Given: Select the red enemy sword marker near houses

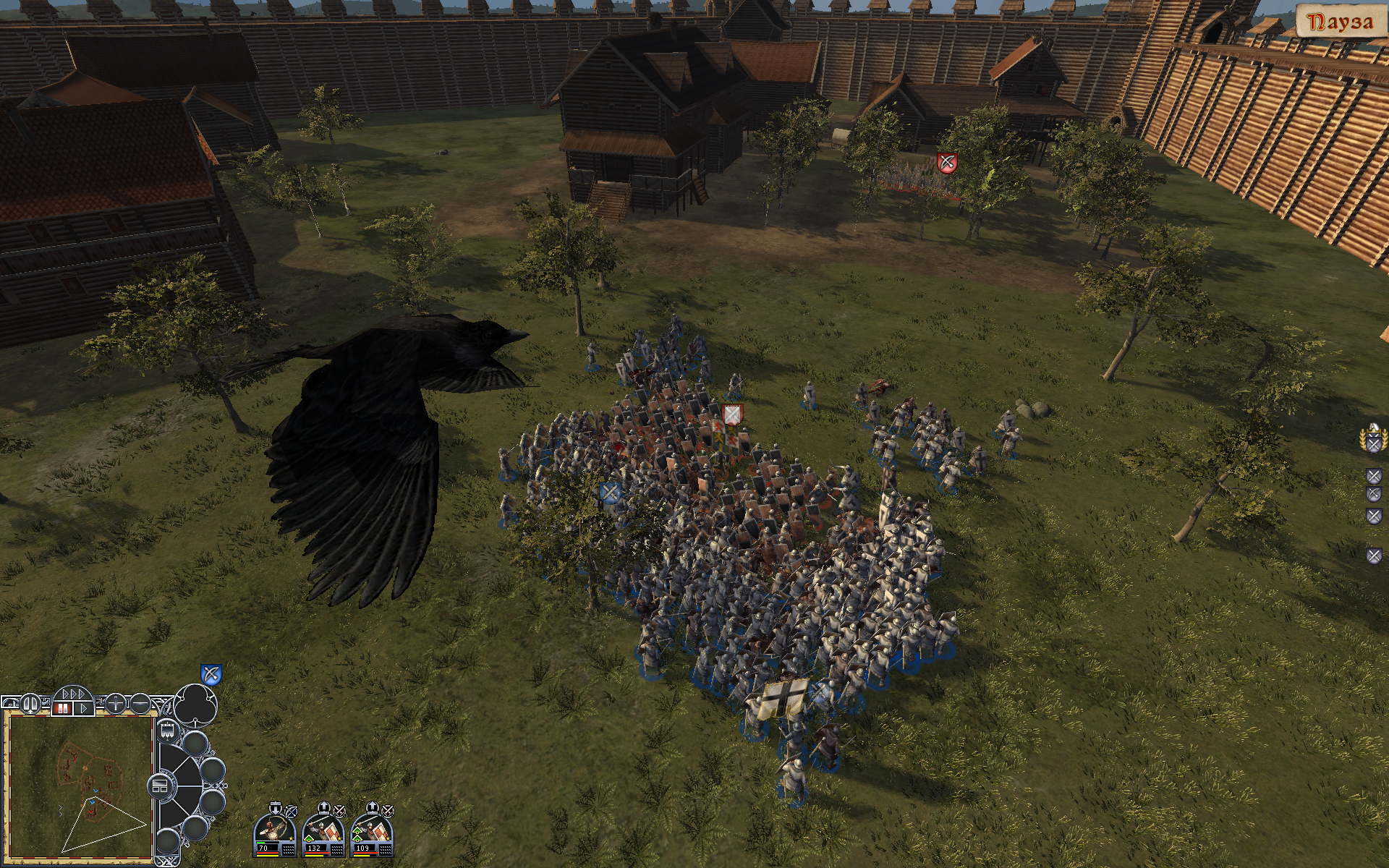Looking at the screenshot, I should [946, 163].
